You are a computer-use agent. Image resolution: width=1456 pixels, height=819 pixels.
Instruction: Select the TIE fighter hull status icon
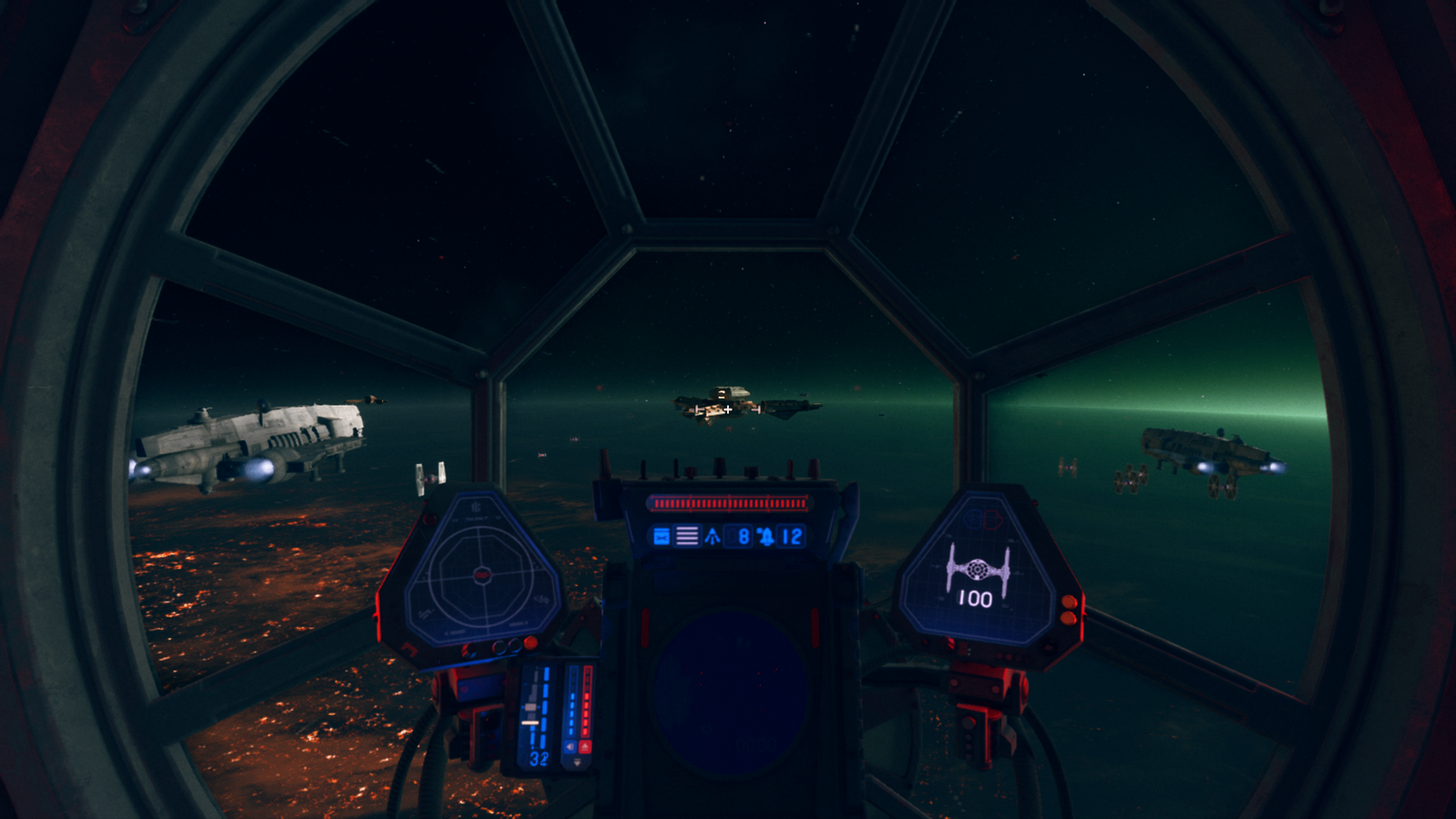click(x=976, y=568)
